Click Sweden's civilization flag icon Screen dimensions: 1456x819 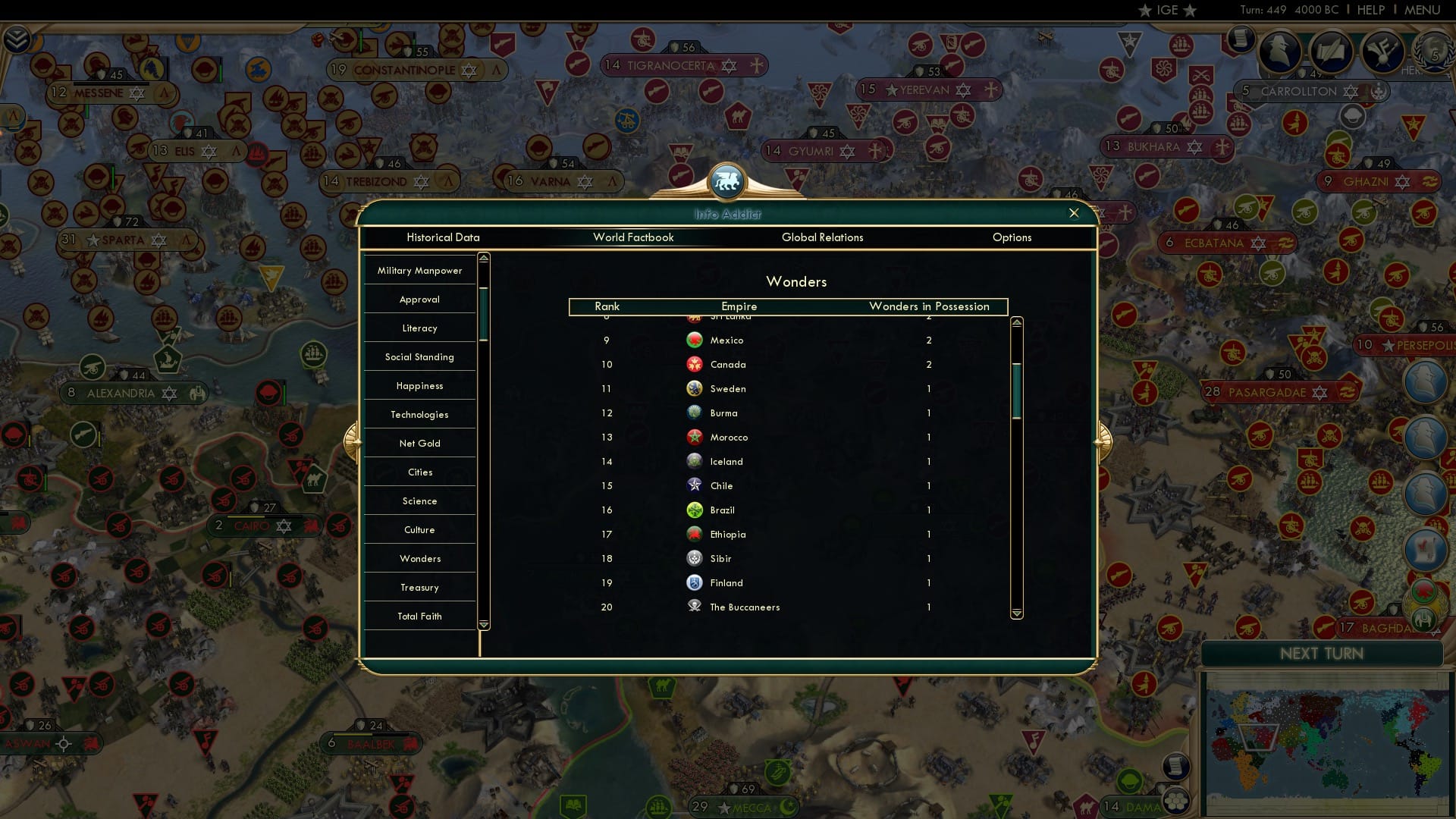[694, 388]
